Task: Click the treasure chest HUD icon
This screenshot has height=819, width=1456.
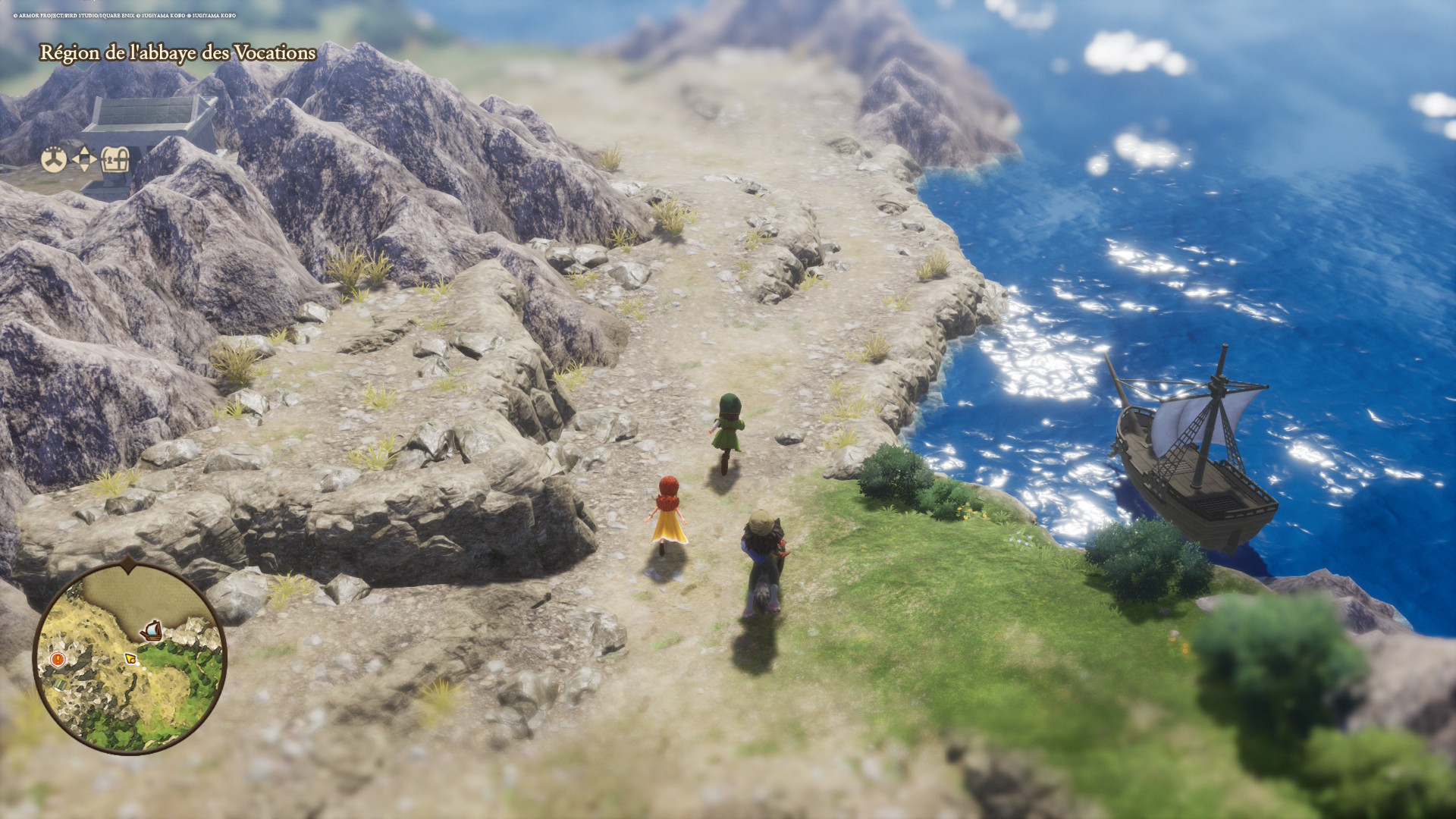Action: tap(115, 160)
